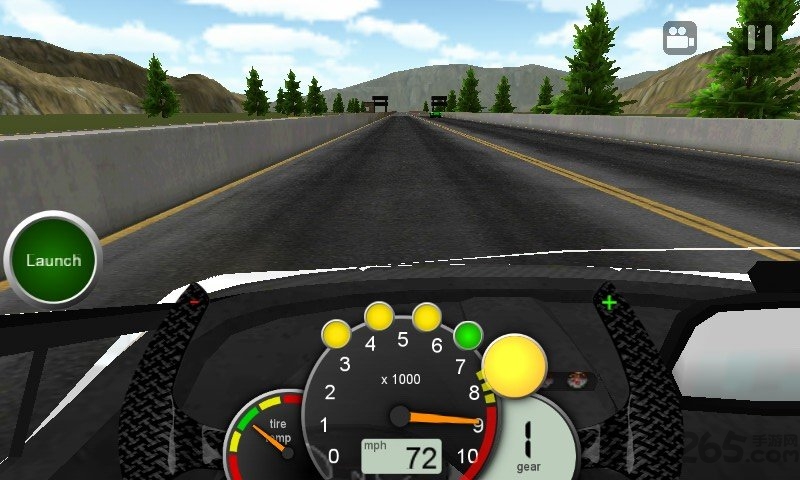Viewport: 800px width, 480px height.
Task: Shift down with the red minus paddle
Action: 194,299
